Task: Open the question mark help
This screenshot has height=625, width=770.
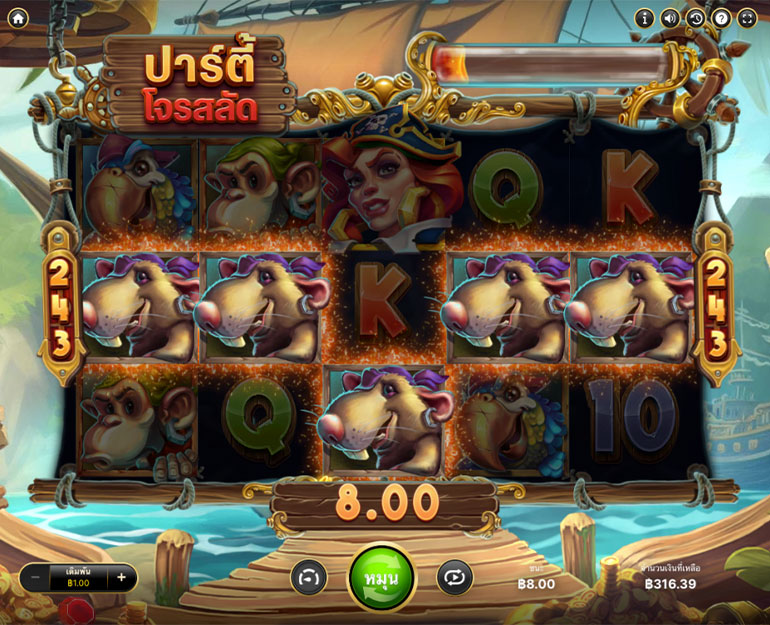Action: tap(721, 18)
